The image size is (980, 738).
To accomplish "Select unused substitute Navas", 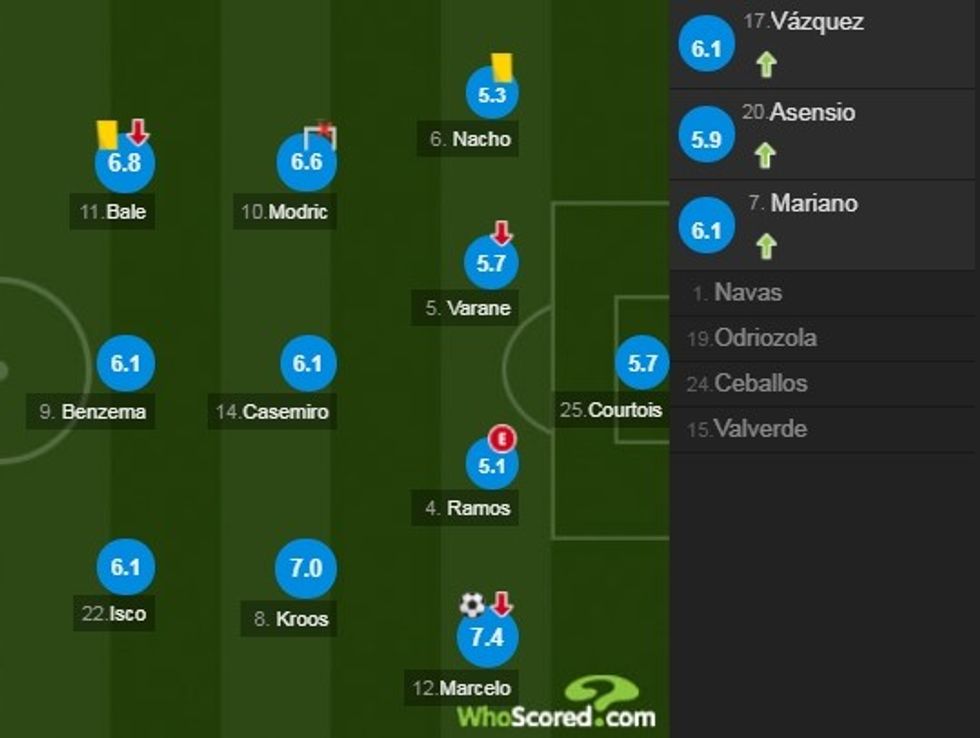I will coord(748,293).
